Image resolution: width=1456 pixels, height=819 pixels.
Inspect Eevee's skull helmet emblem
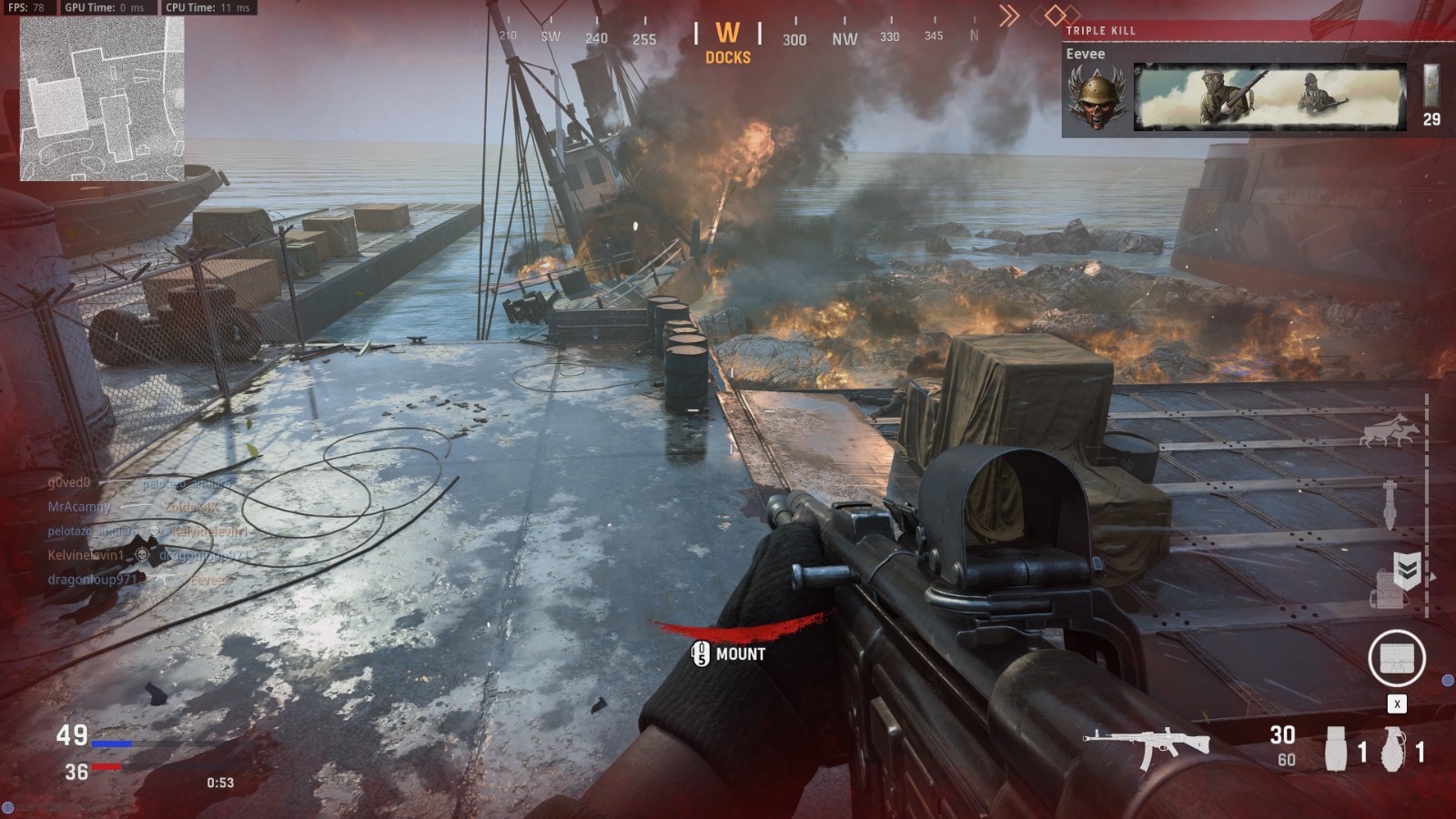pyautogui.click(x=1097, y=98)
